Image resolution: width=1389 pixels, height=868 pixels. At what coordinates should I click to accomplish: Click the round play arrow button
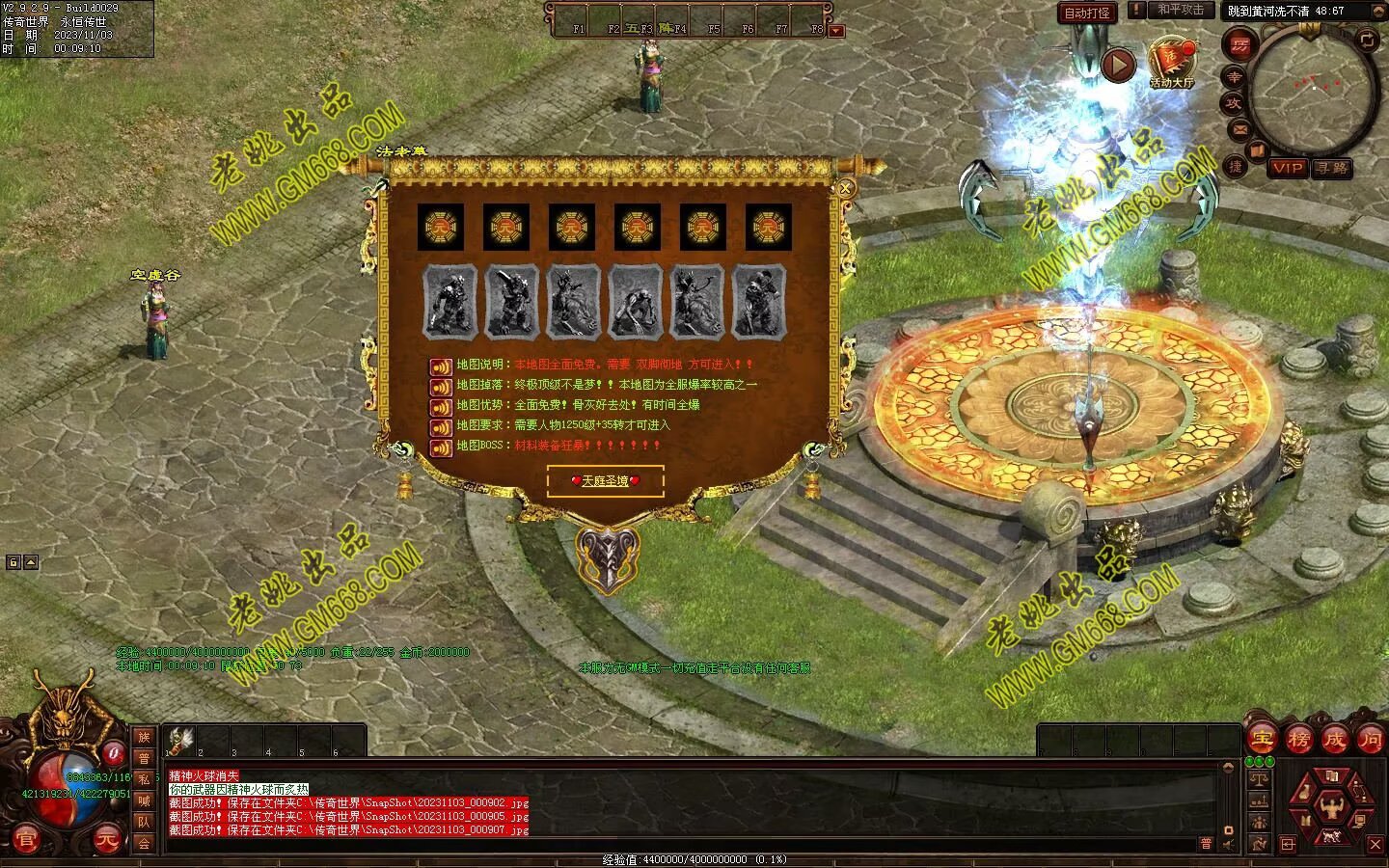[1118, 66]
